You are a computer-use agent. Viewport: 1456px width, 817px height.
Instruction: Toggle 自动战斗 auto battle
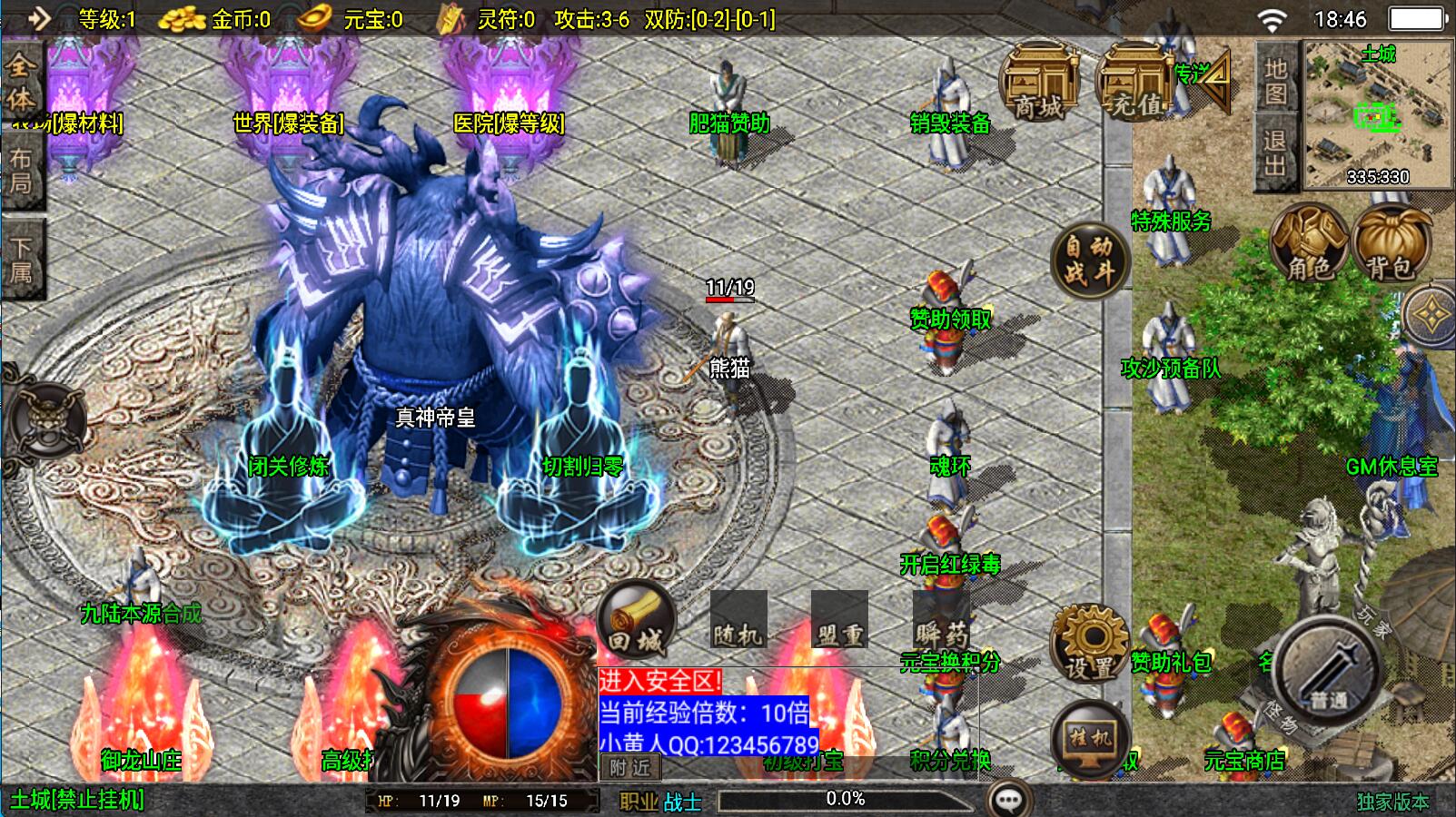click(1089, 261)
